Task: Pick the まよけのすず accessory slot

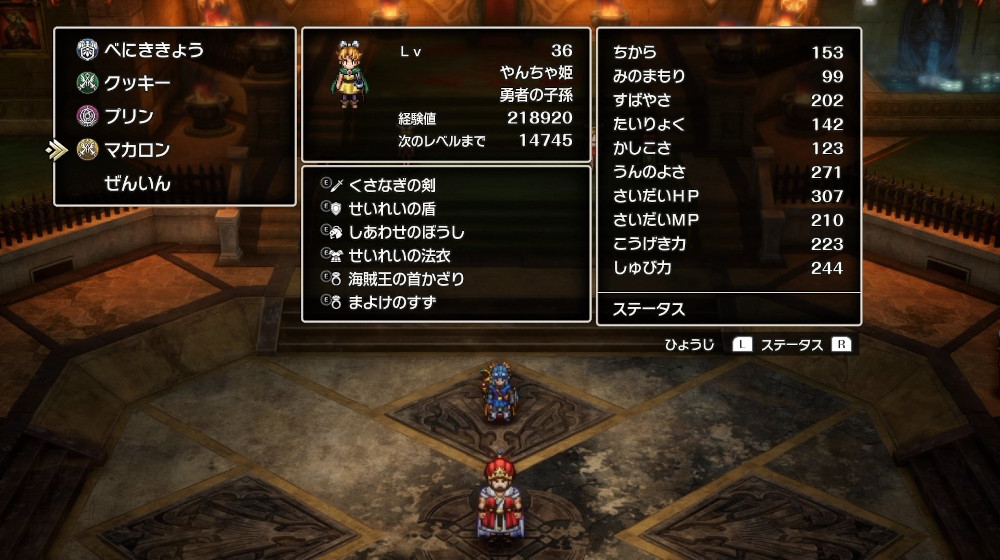Action: 392,302
